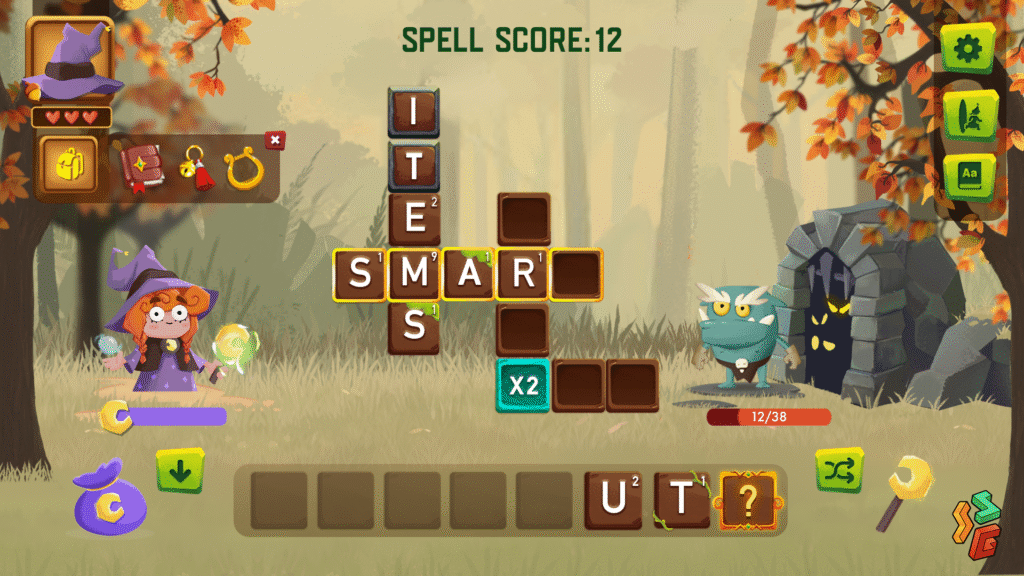
Task: Close the inventory item bar
Action: tap(275, 140)
